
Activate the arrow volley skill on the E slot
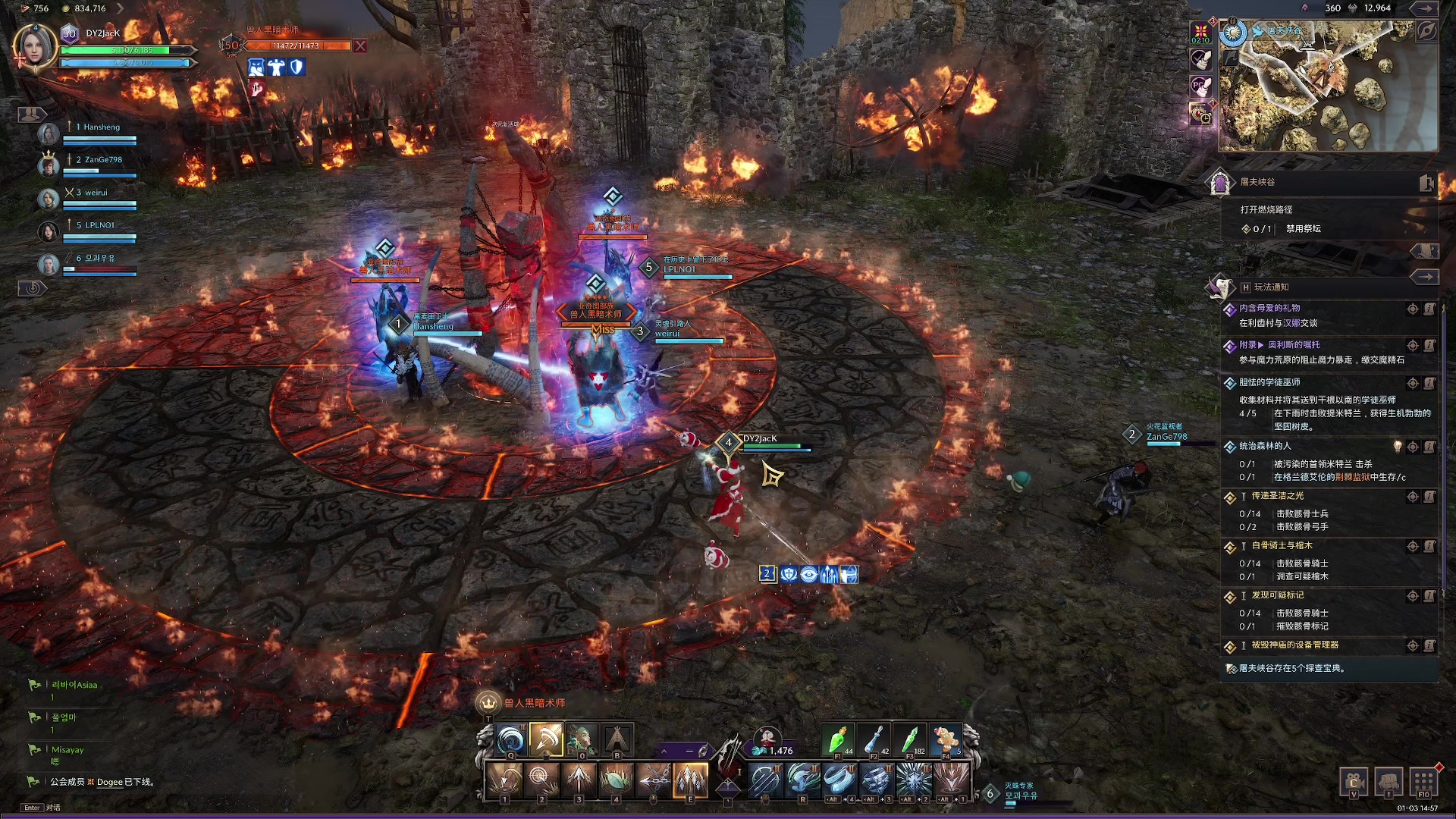(x=690, y=779)
